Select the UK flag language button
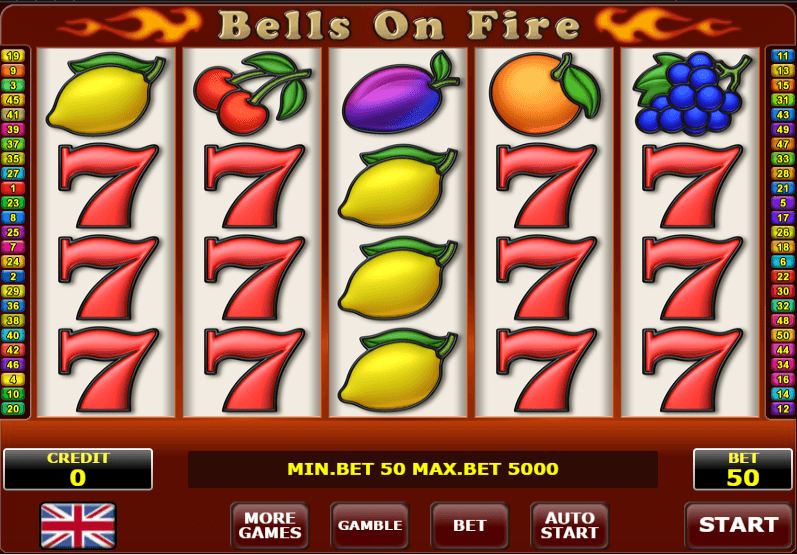 click(78, 525)
